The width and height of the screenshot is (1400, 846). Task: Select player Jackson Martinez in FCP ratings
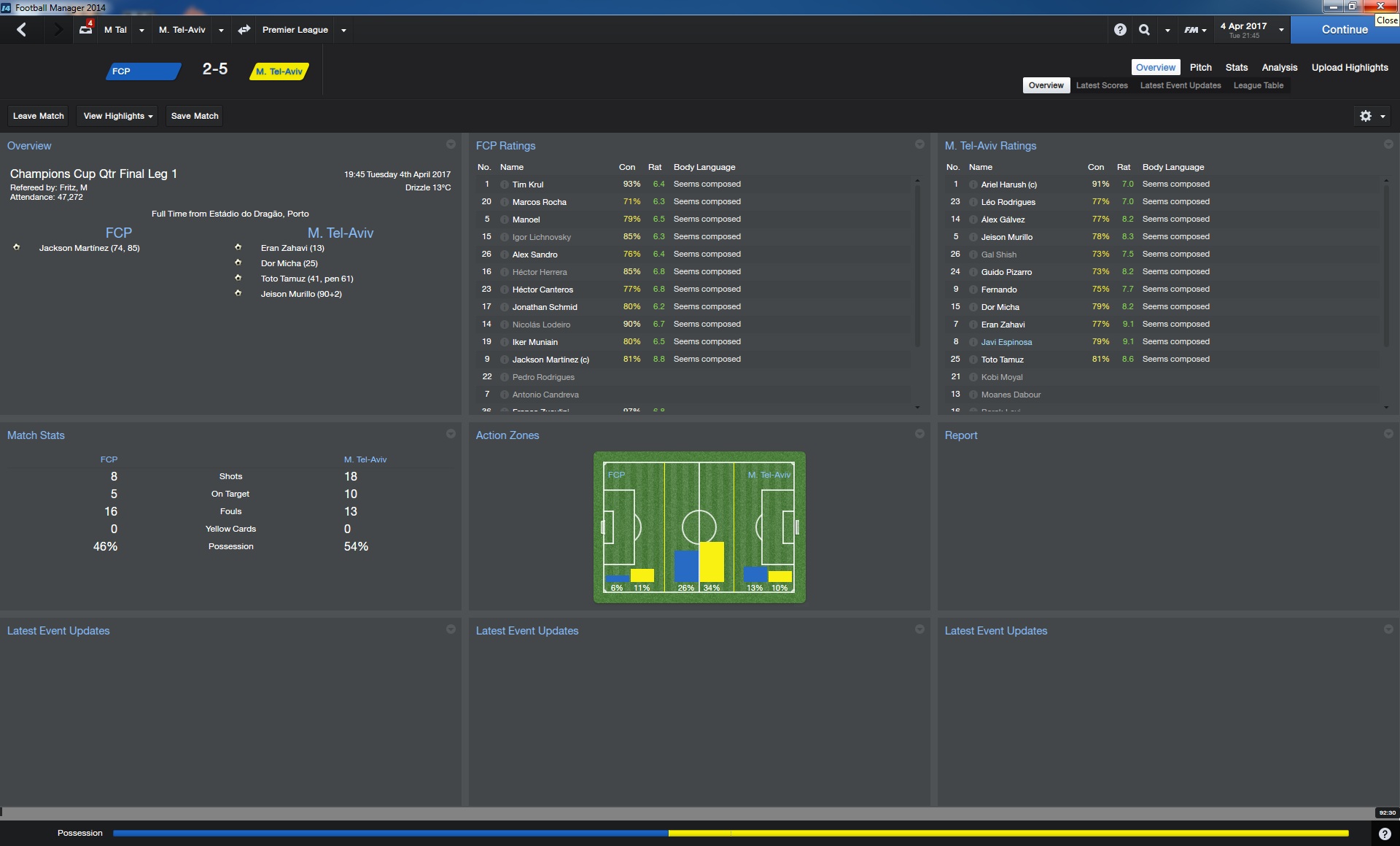click(550, 360)
